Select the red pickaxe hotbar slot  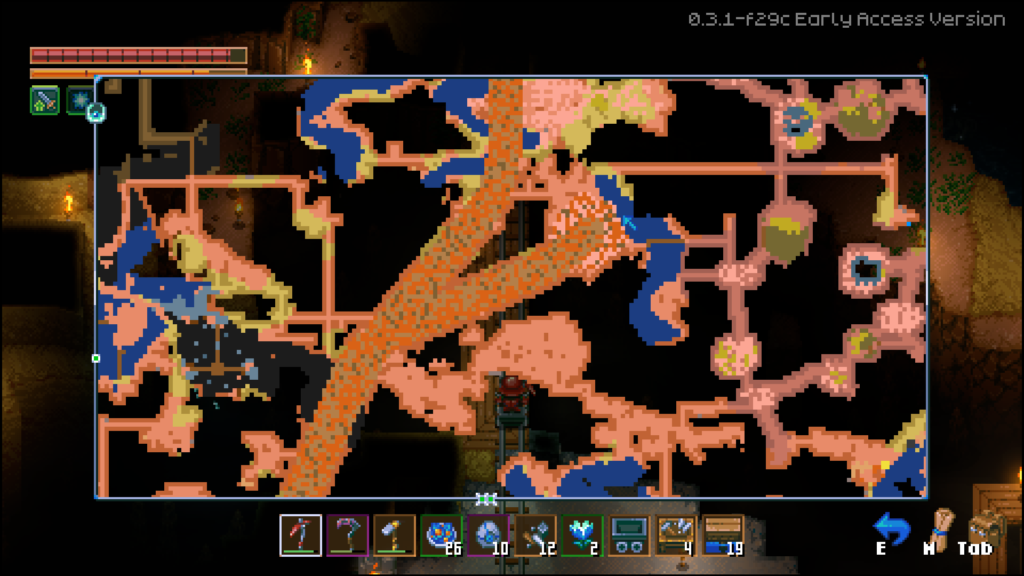point(300,535)
